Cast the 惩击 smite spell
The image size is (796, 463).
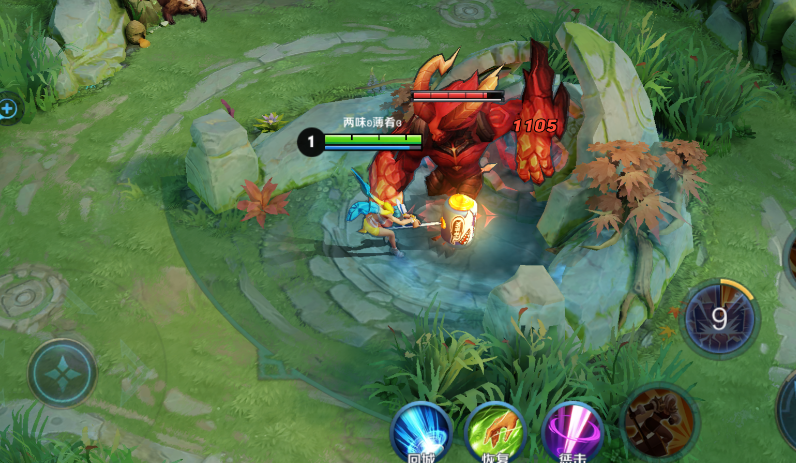(573, 433)
